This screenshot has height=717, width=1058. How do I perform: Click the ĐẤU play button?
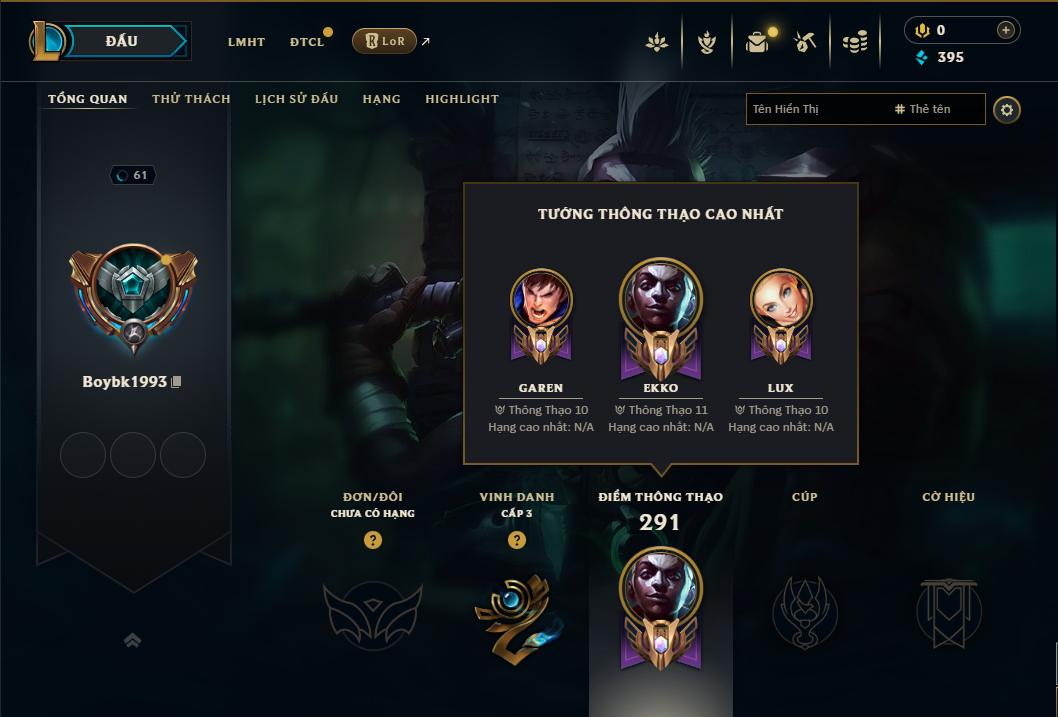pyautogui.click(x=122, y=41)
